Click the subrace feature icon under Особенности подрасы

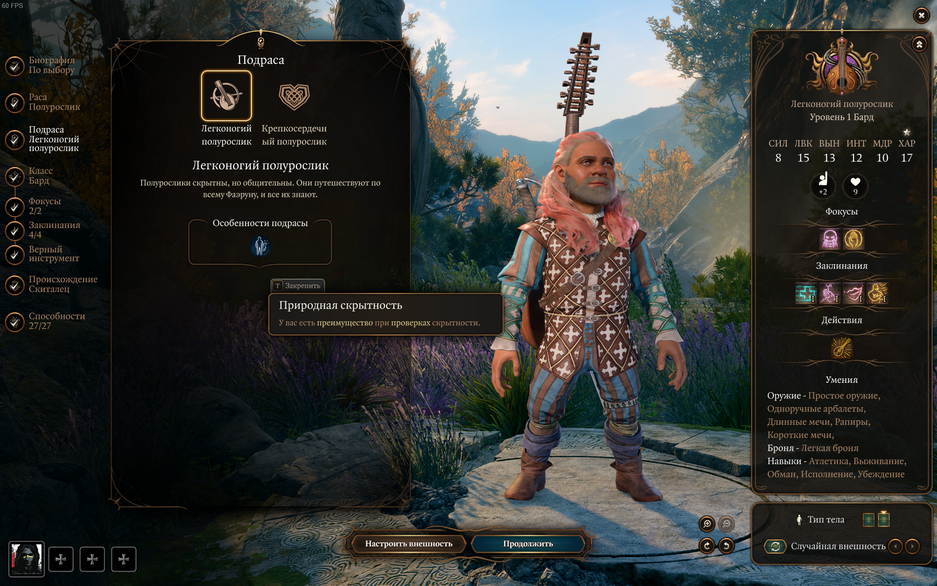pyautogui.click(x=260, y=247)
